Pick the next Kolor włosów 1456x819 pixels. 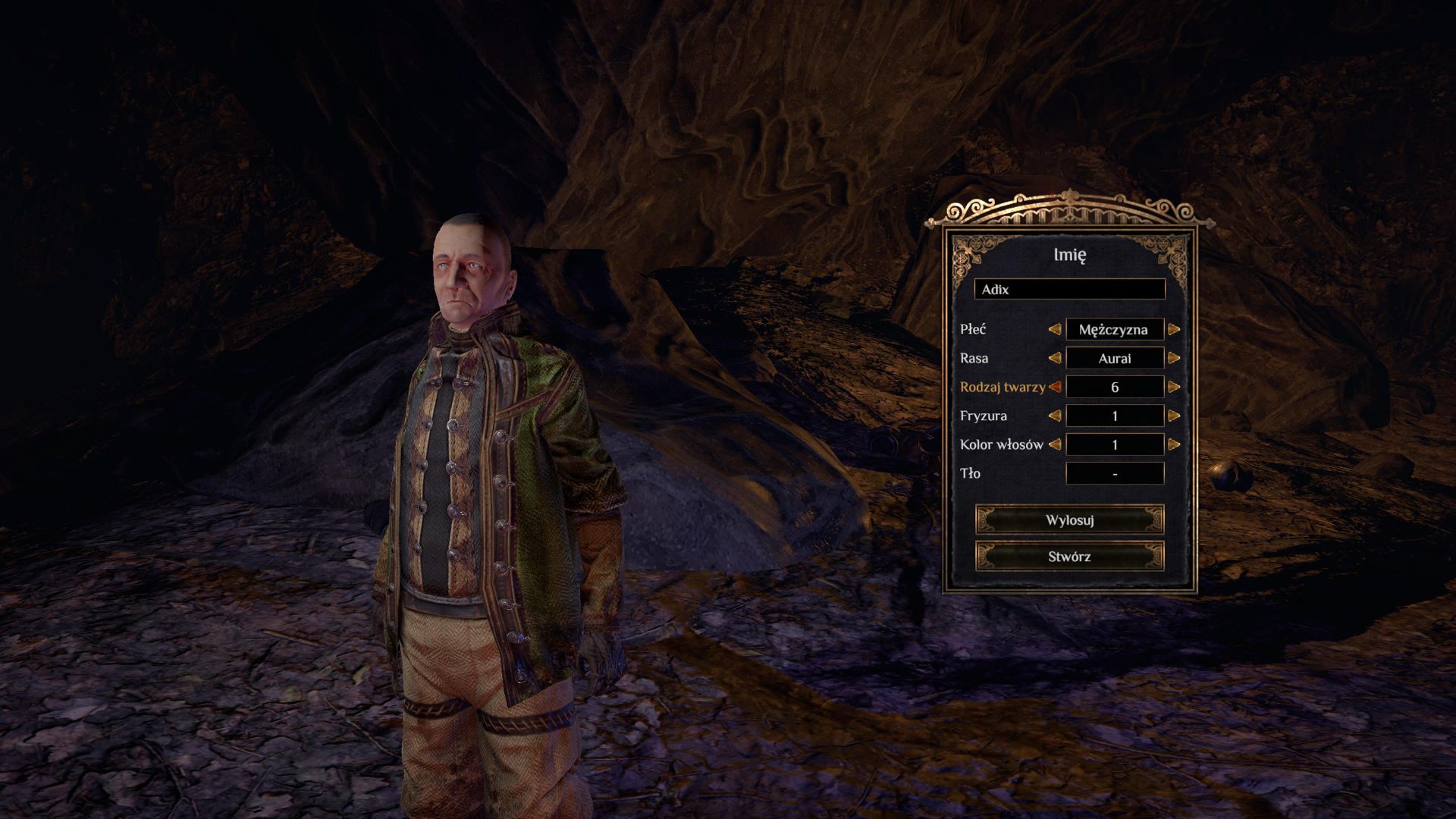pos(1174,444)
